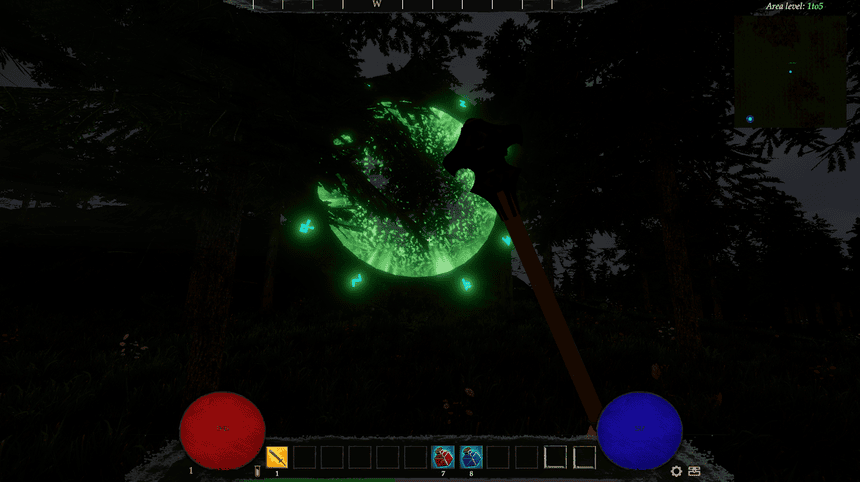Use the red potion in slot 7
This screenshot has width=860, height=482.
click(x=443, y=458)
